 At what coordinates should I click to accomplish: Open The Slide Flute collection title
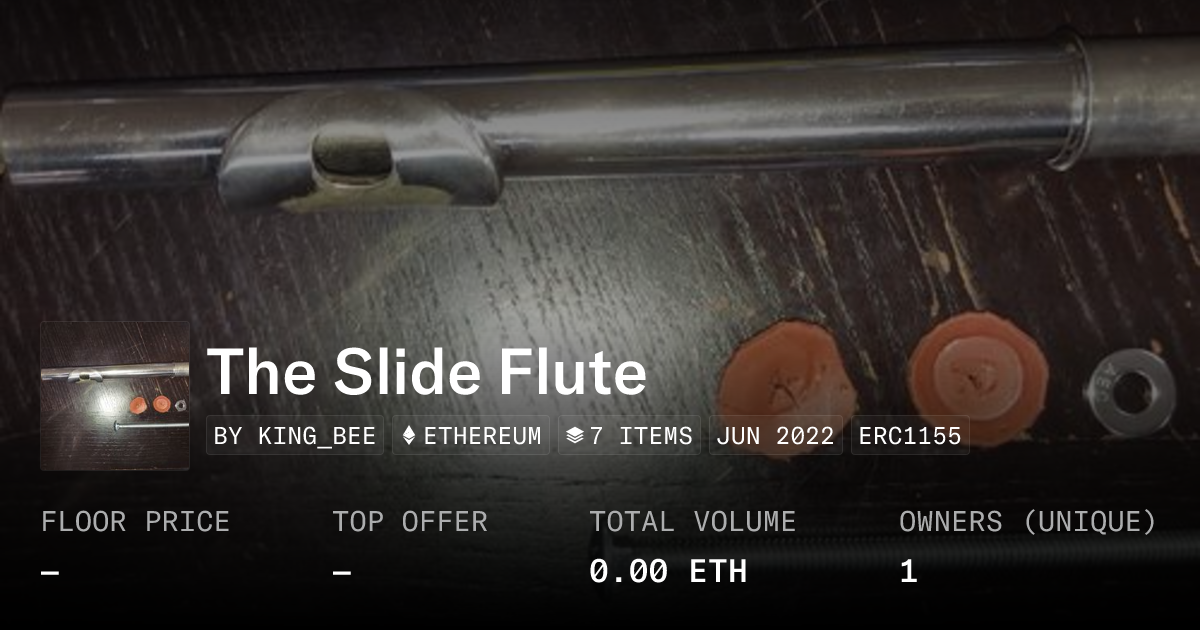pyautogui.click(x=427, y=372)
